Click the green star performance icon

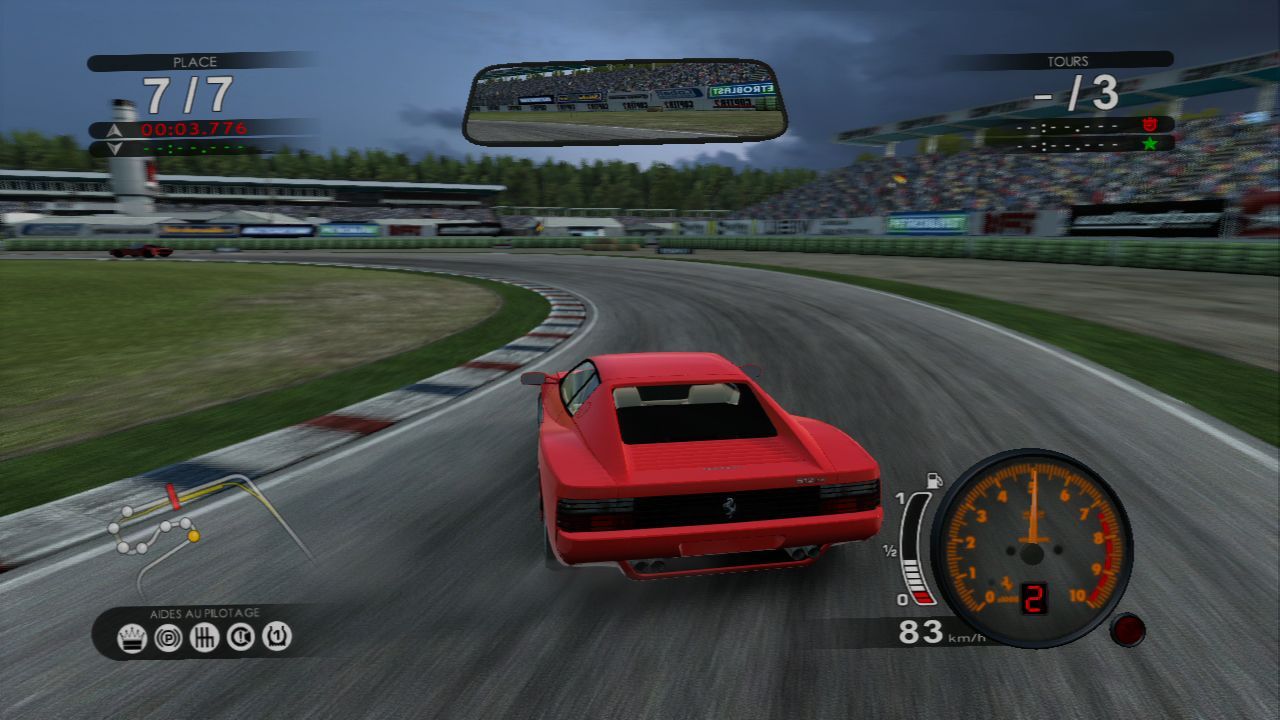coord(1150,144)
